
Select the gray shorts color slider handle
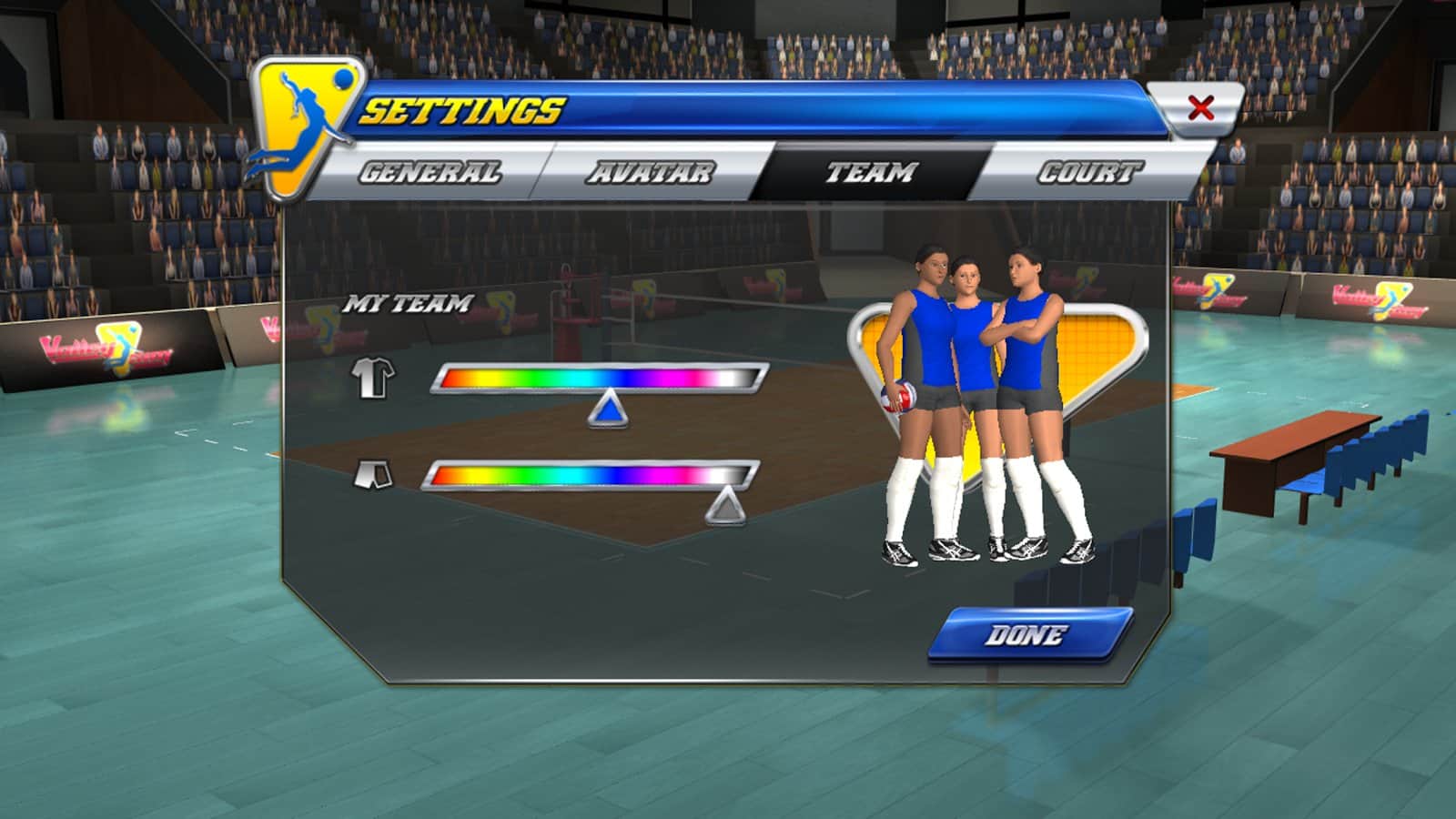[x=725, y=508]
